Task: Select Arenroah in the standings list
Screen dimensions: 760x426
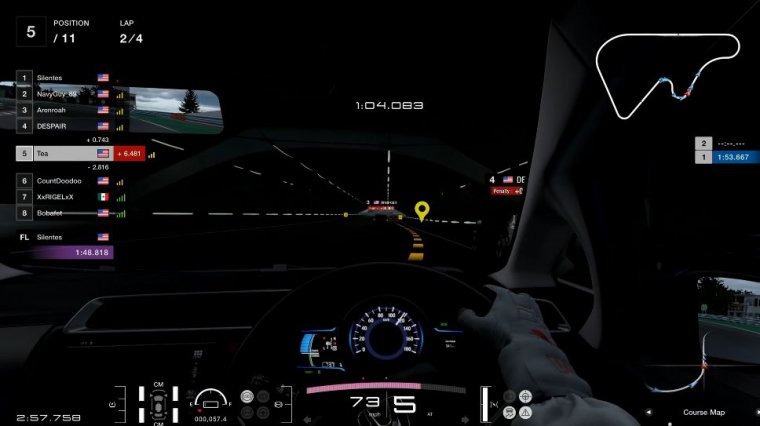Action: (62, 110)
